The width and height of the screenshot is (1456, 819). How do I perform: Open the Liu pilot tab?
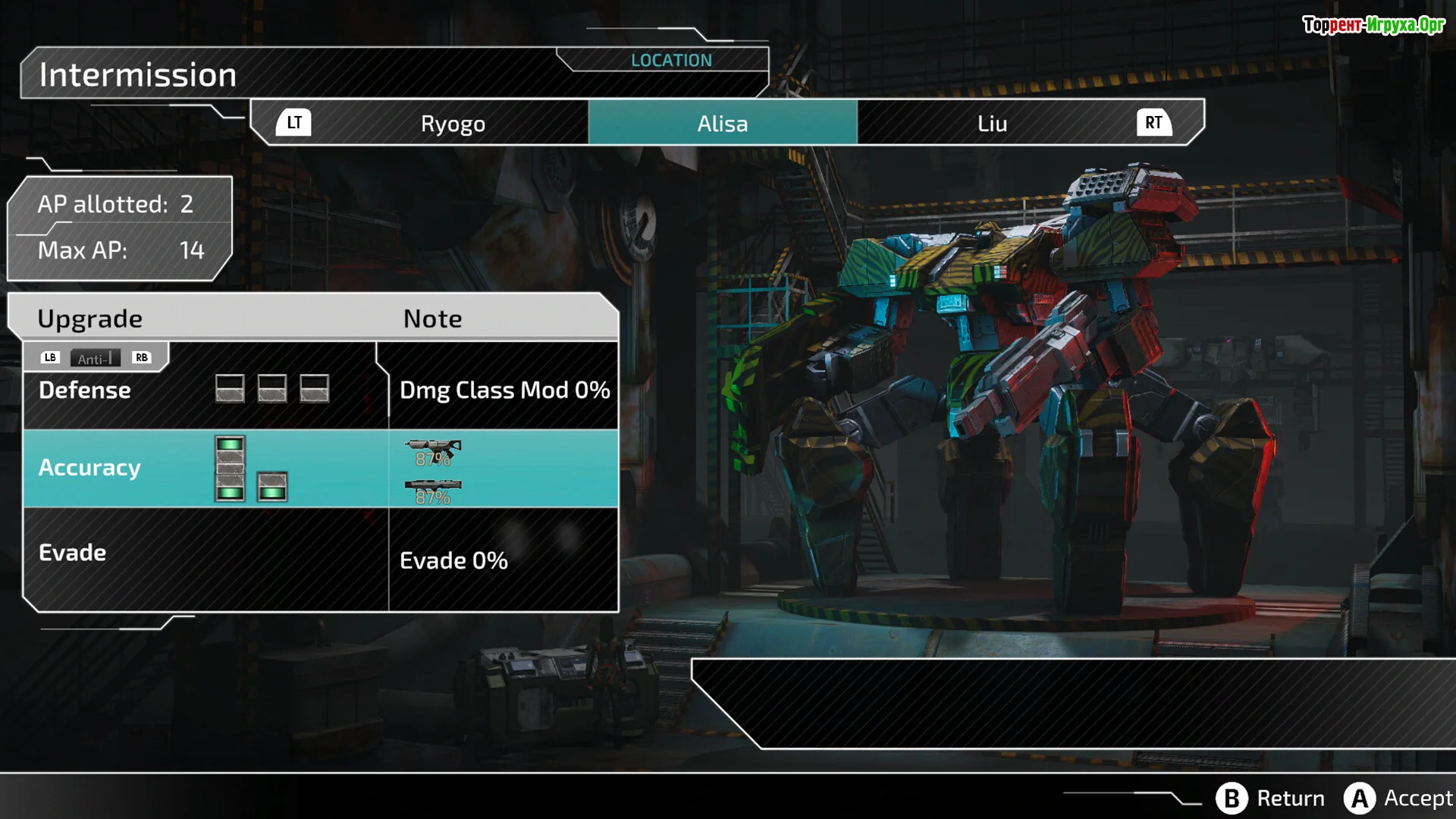tap(992, 123)
